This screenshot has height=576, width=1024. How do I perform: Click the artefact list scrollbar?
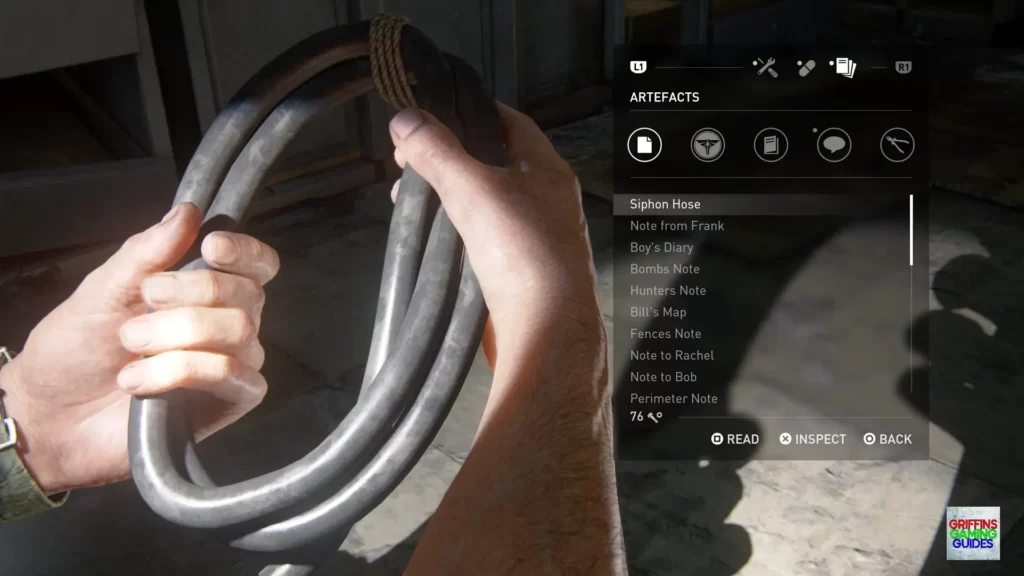911,230
